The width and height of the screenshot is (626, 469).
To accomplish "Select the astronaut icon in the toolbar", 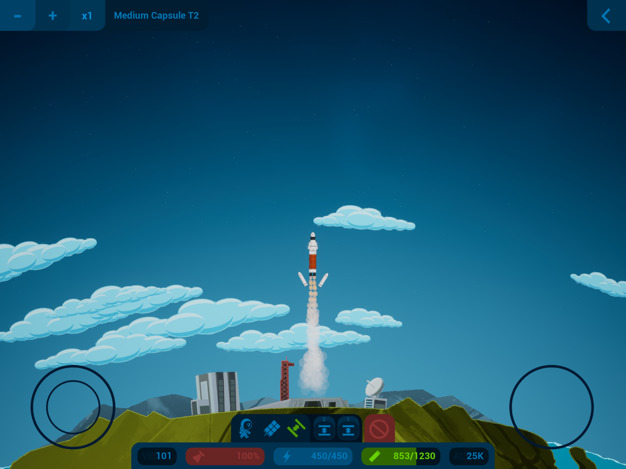I will [x=246, y=429].
